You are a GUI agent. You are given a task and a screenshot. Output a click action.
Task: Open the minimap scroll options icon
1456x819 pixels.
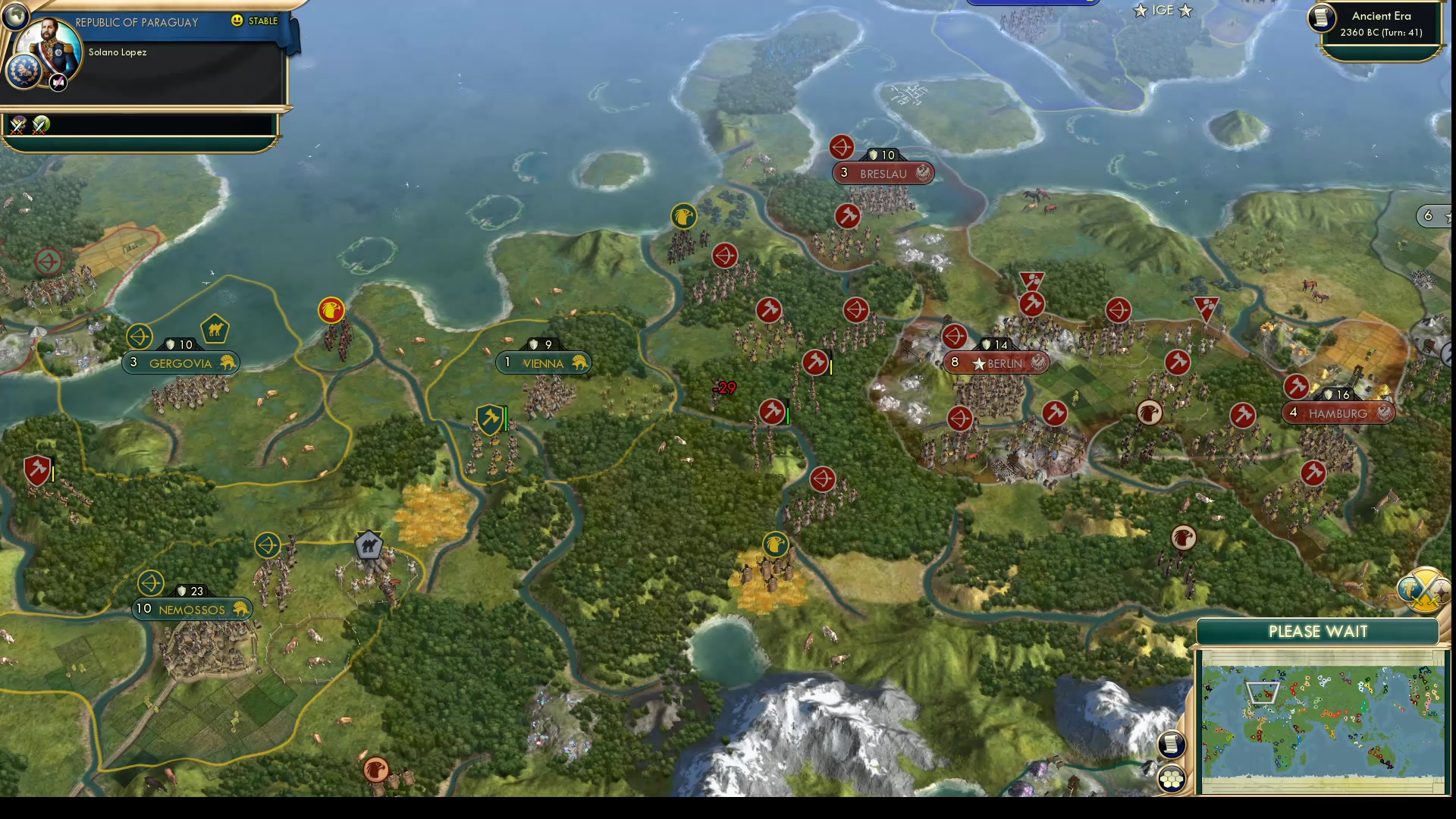click(1172, 745)
